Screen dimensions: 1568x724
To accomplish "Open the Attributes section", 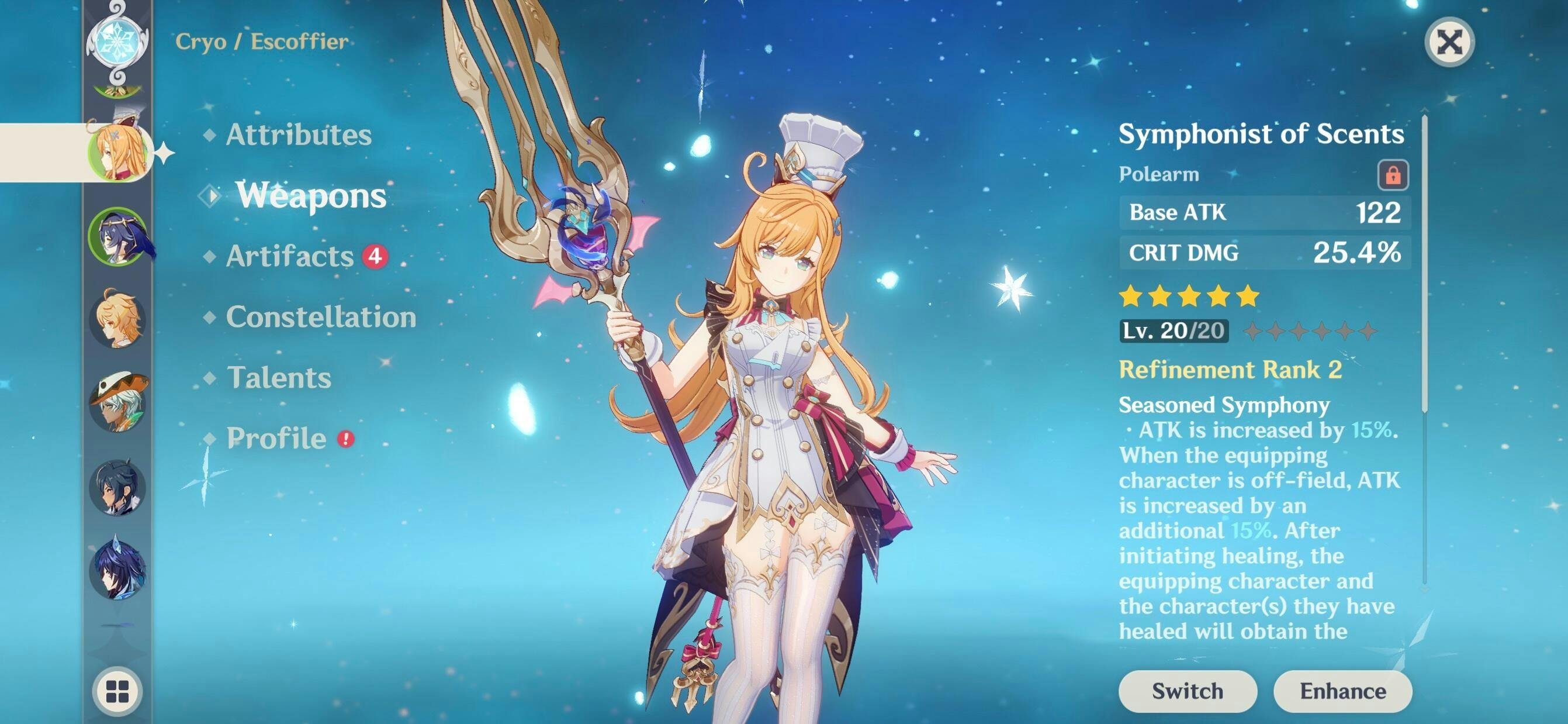I will coord(298,135).
